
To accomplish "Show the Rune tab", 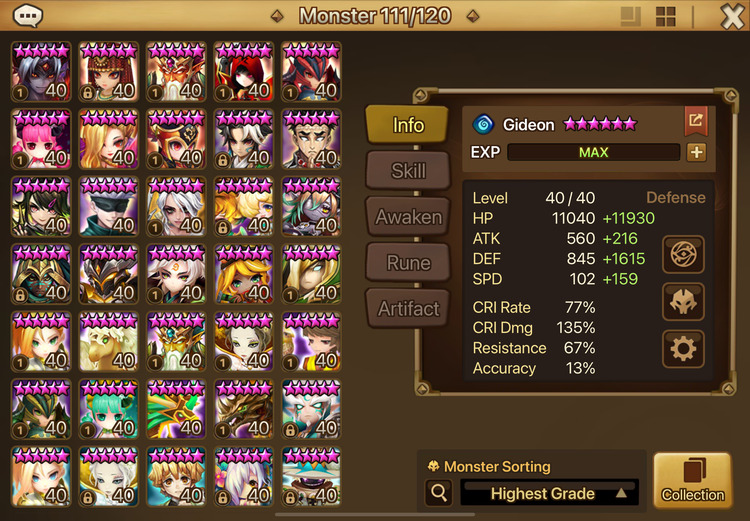I will click(407, 263).
